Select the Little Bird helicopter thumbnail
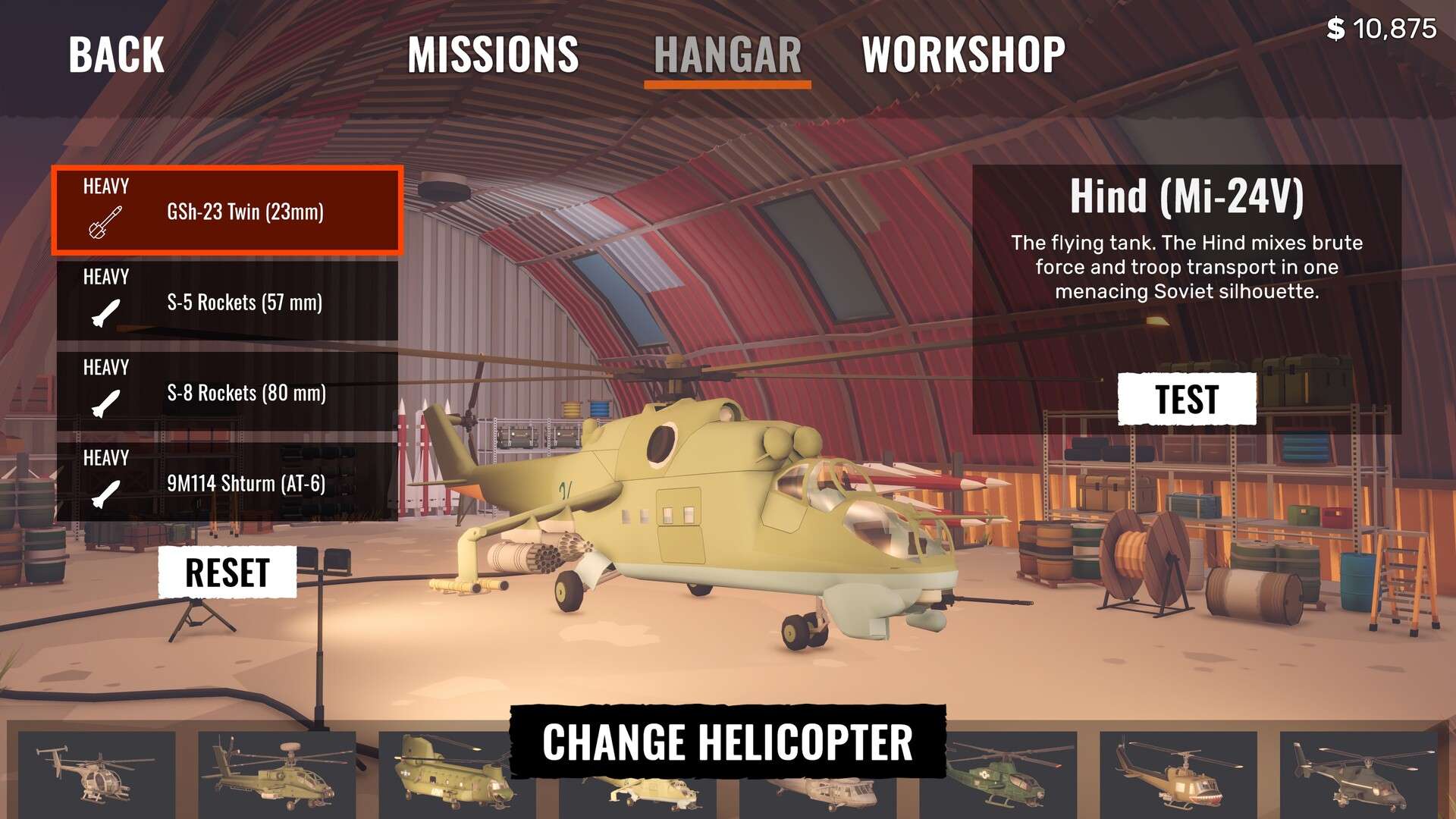Viewport: 1456px width, 819px height. click(96, 773)
